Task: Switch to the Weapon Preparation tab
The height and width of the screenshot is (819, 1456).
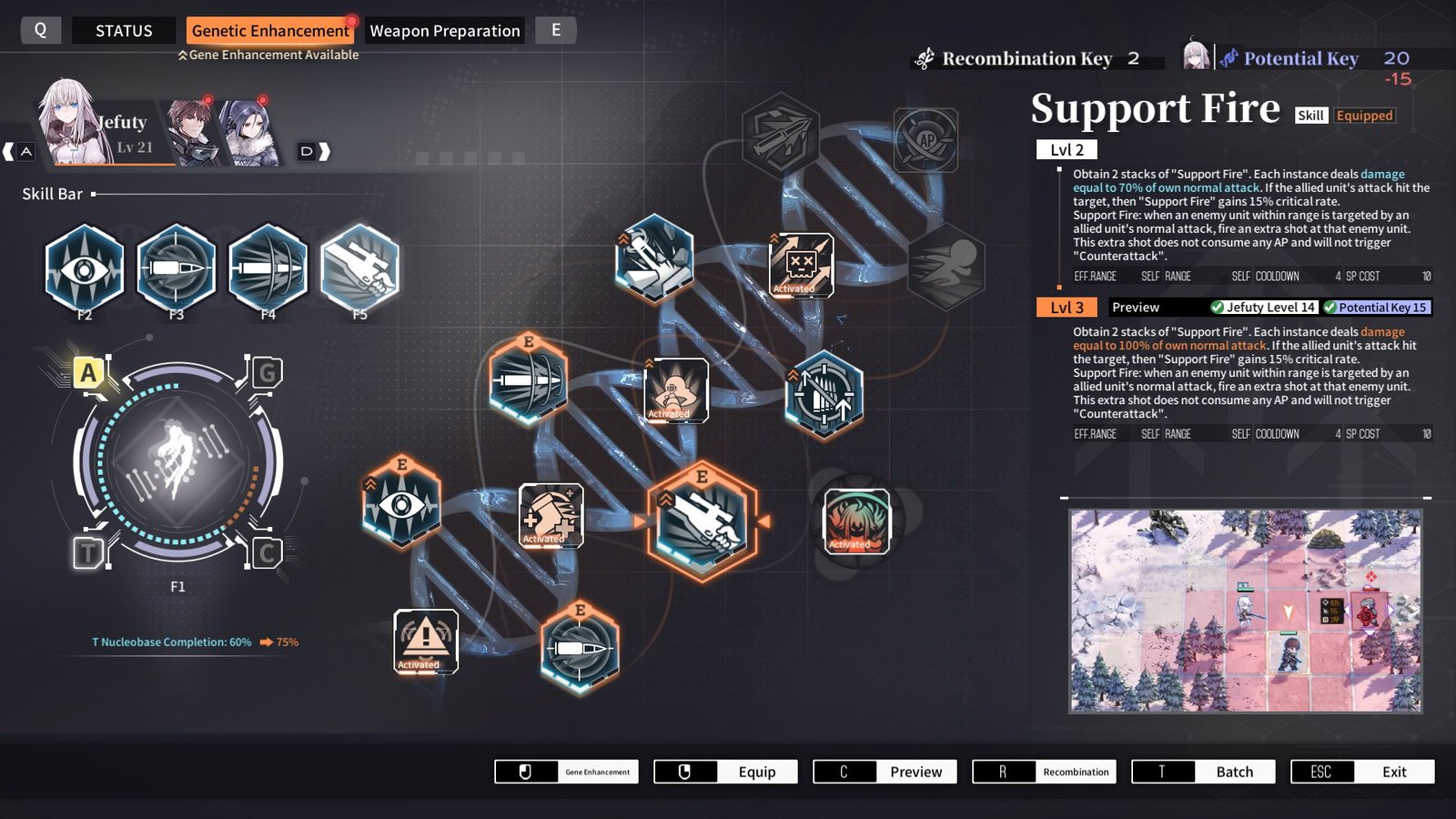Action: coord(444,30)
